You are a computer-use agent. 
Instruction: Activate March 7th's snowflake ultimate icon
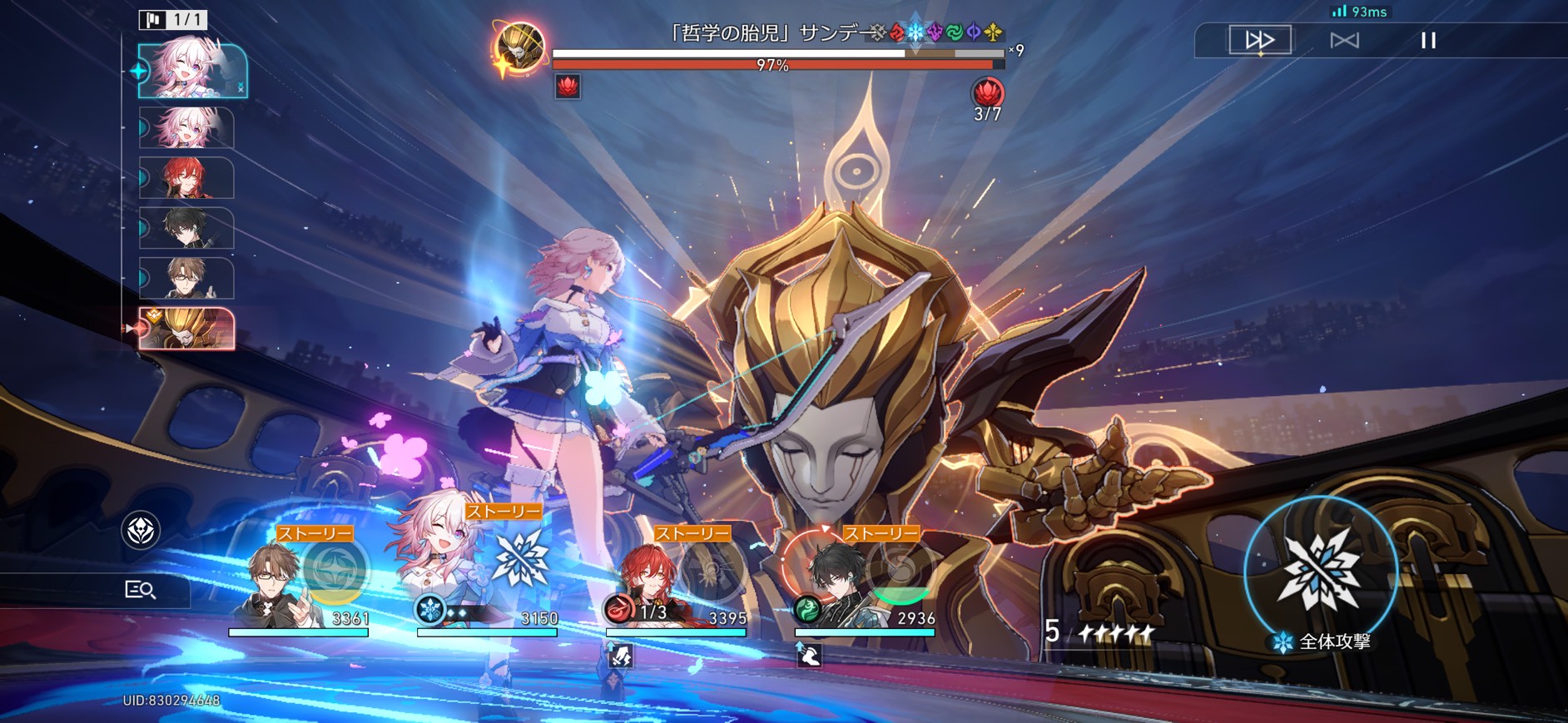[520, 559]
